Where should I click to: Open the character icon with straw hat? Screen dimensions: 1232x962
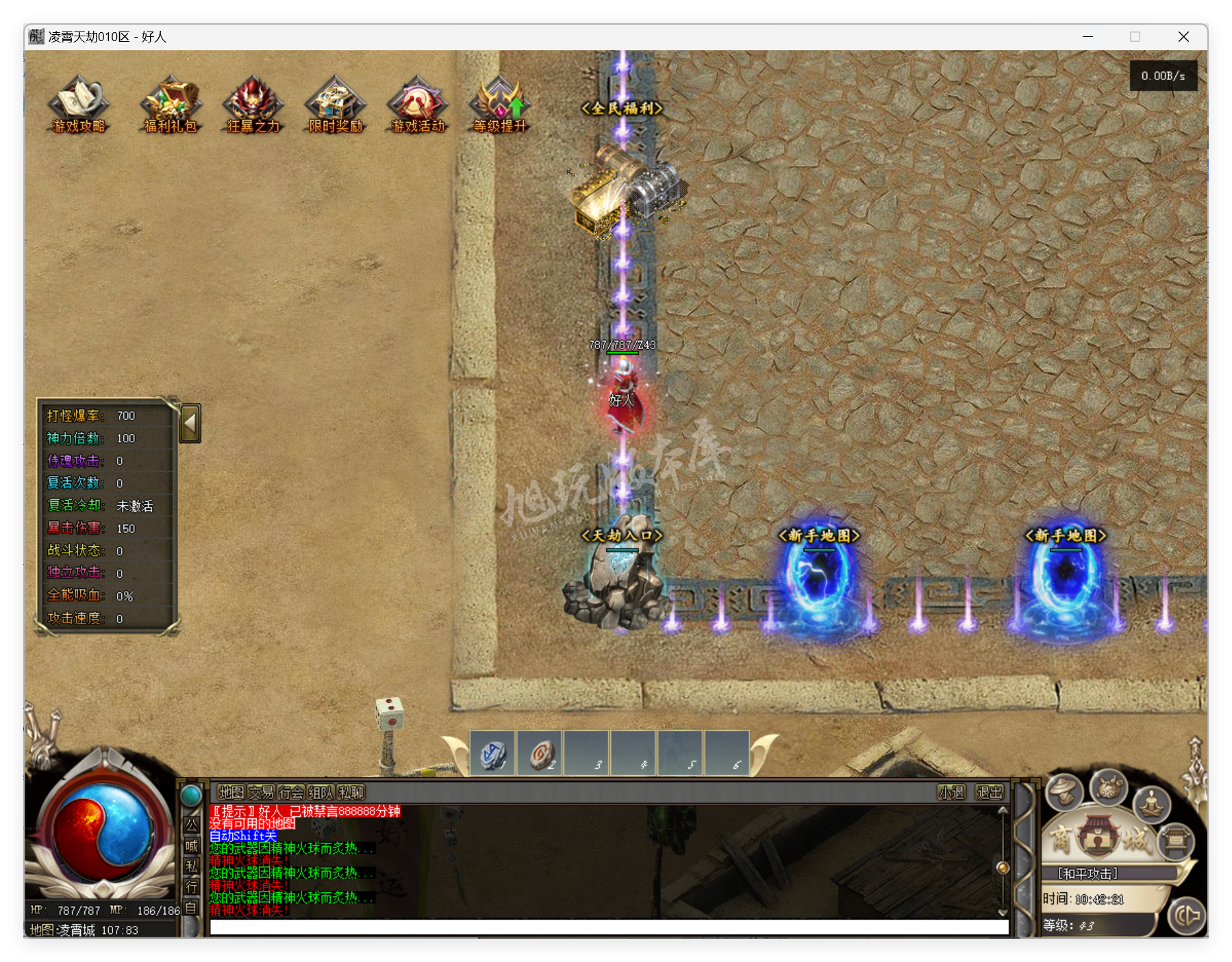tap(1064, 791)
